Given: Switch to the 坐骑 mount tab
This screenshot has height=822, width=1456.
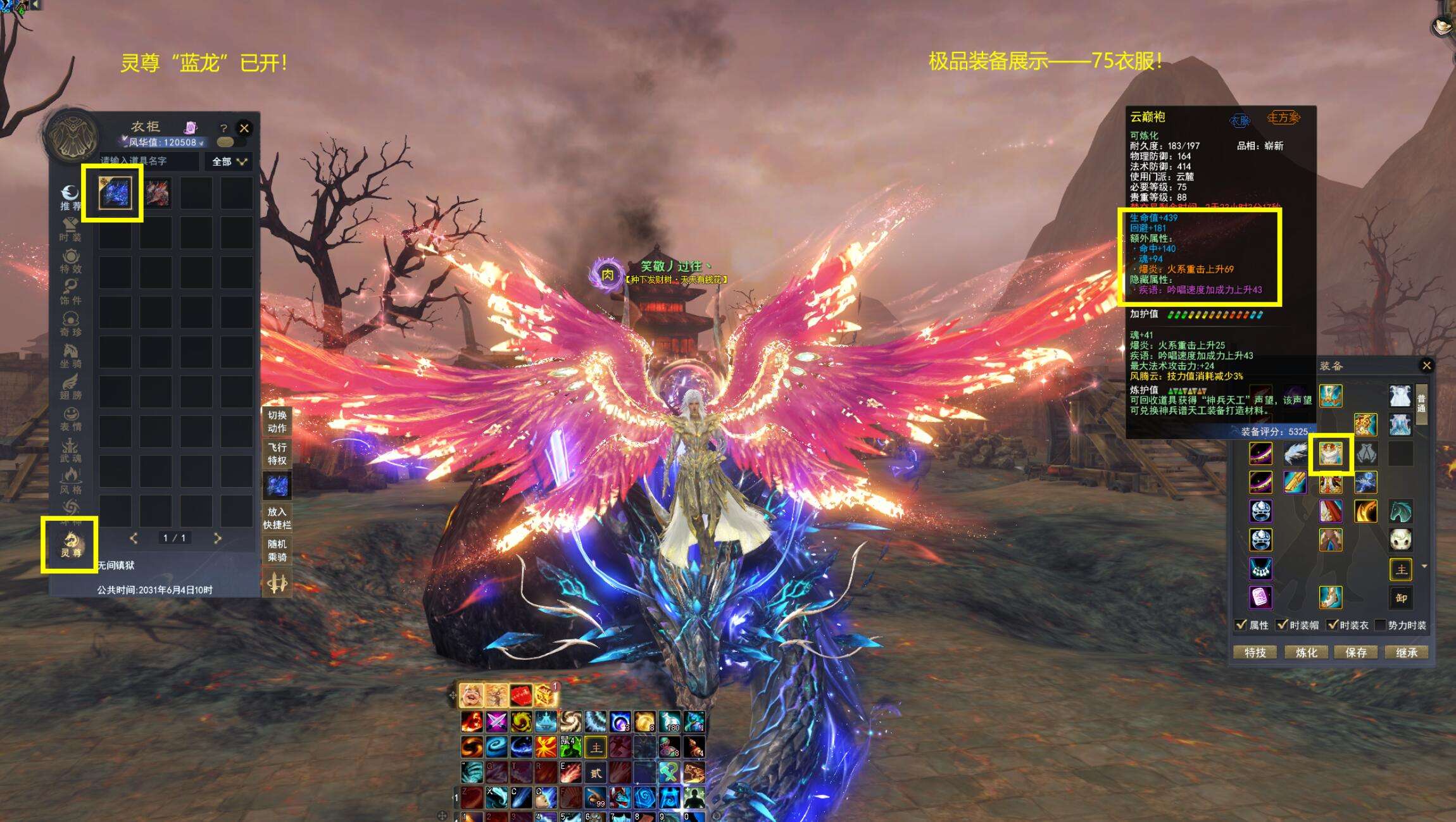Looking at the screenshot, I should [70, 356].
